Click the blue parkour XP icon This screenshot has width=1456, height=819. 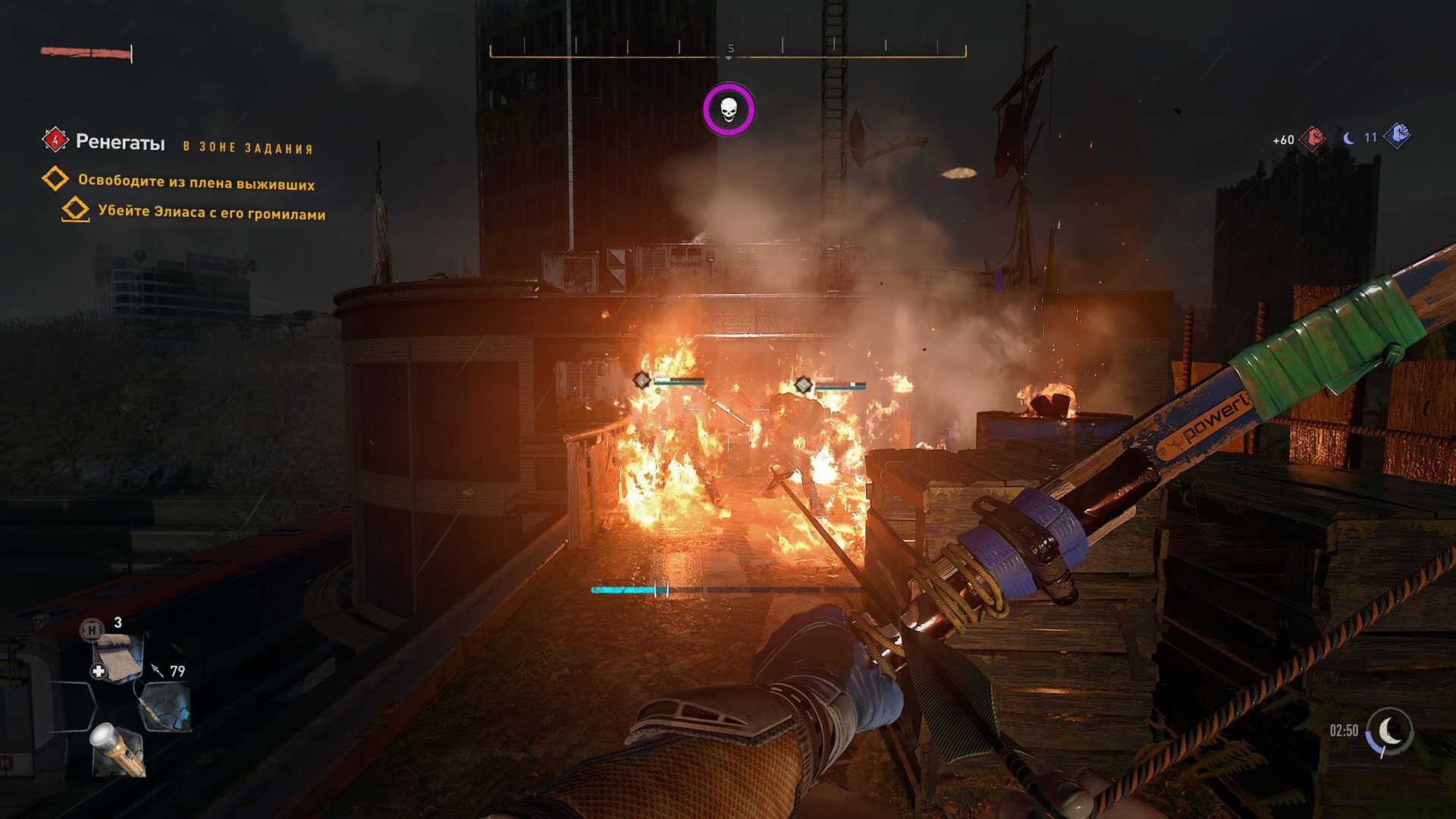point(1396,136)
